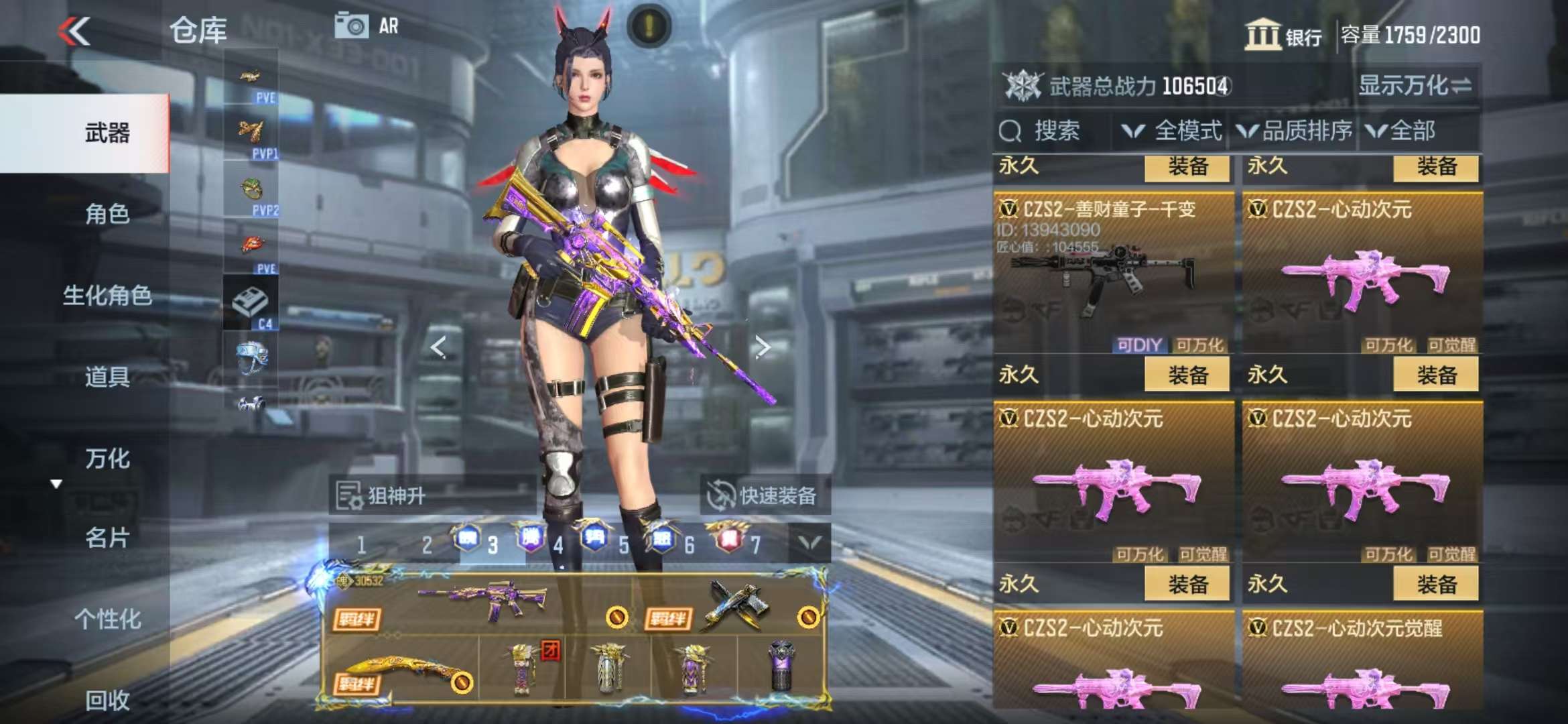Image resolution: width=1568 pixels, height=724 pixels.
Task: Switch to the 角色 character tab
Action: coord(107,214)
